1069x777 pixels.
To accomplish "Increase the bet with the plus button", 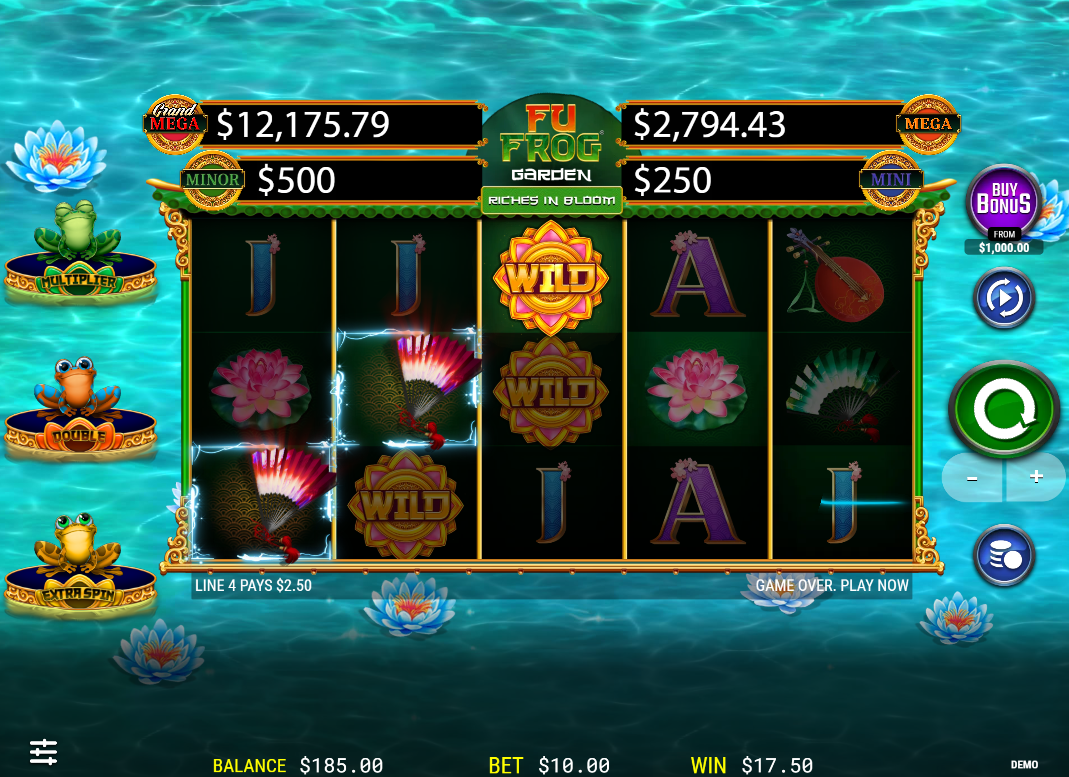I will [1036, 477].
